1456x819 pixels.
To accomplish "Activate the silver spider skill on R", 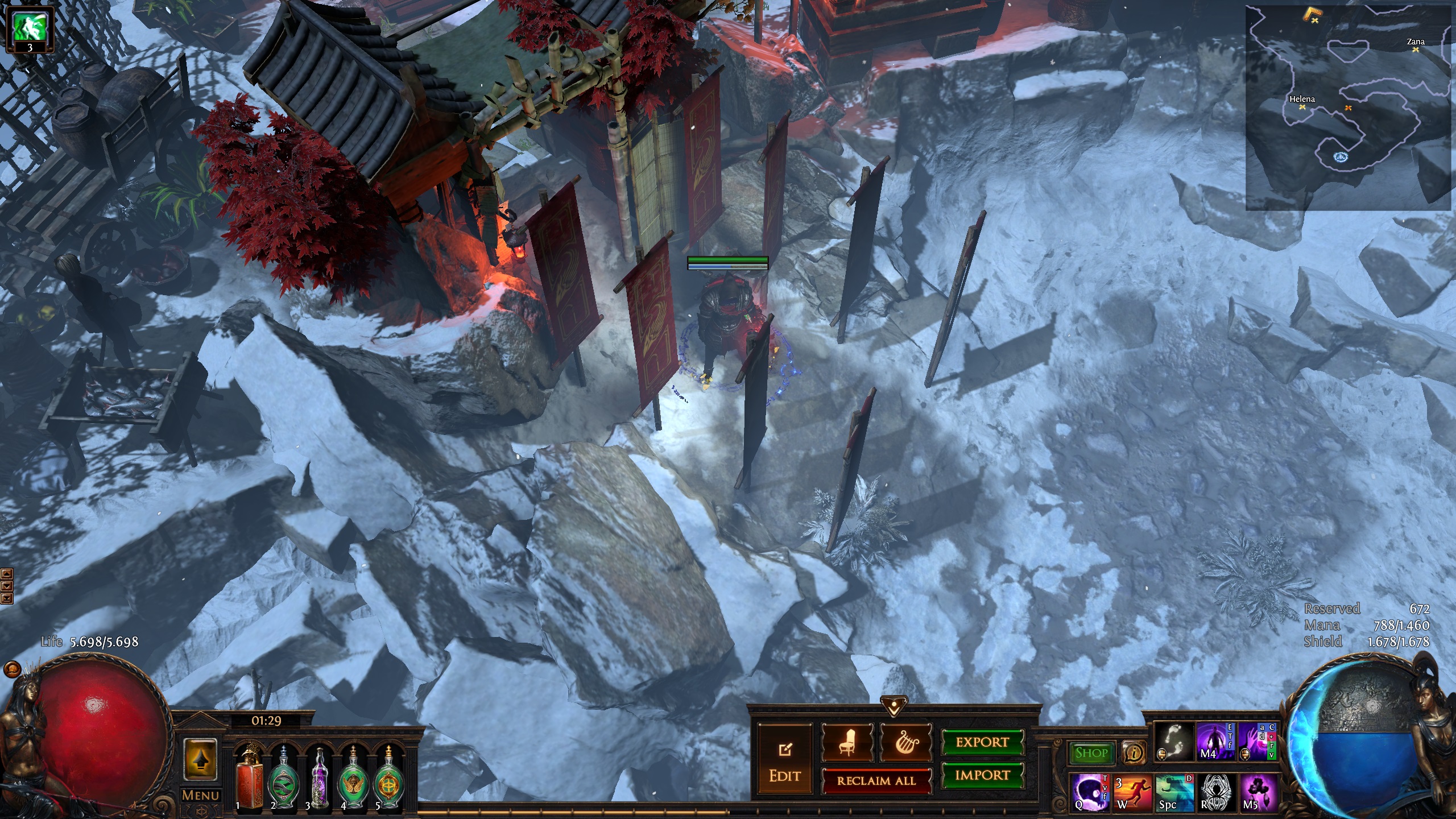I will (x=1216, y=792).
